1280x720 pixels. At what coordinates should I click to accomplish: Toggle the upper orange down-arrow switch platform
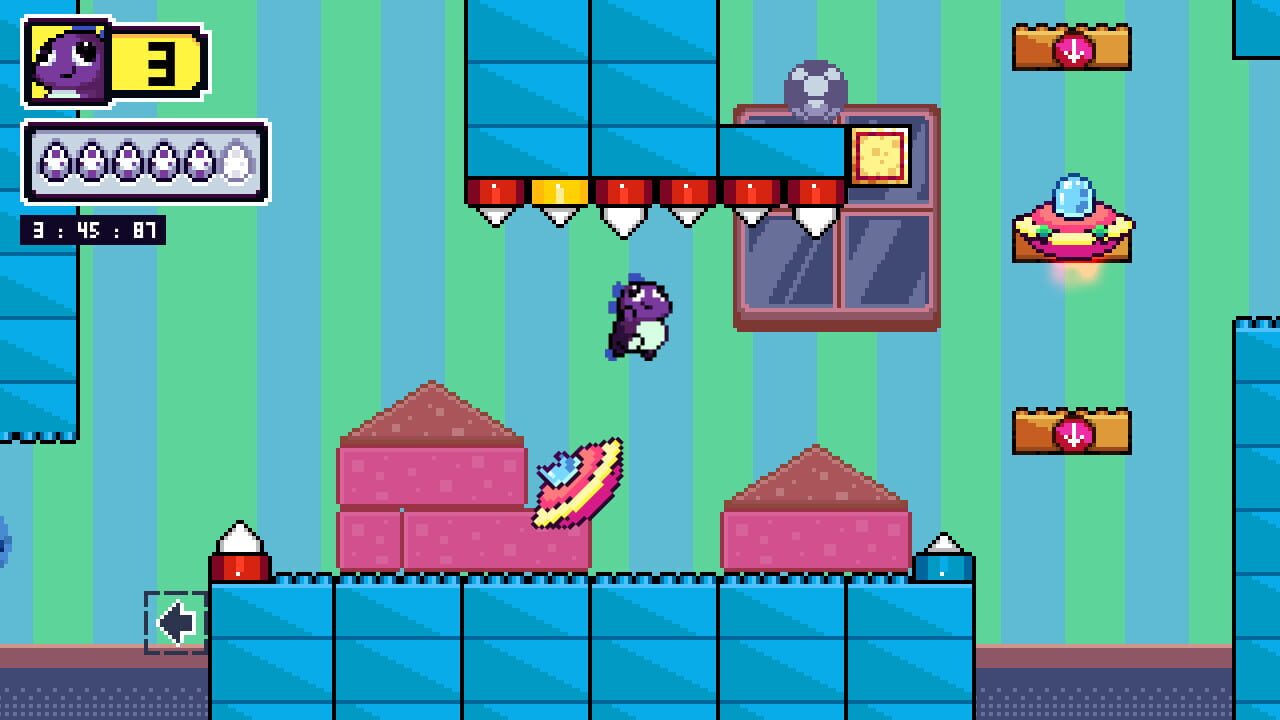point(1073,45)
